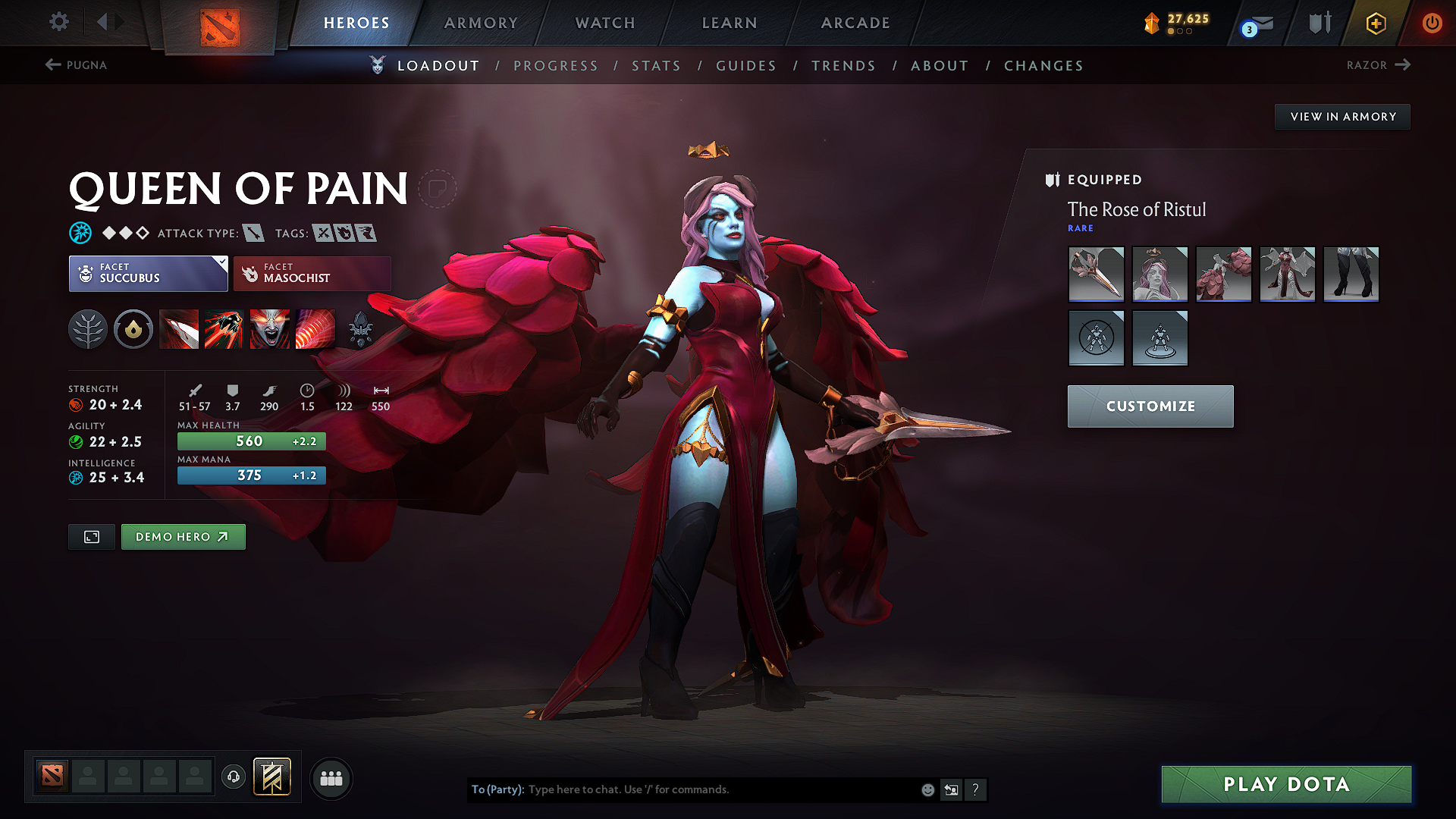Expand the innate ability droplet icon
The image size is (1456, 819).
pyautogui.click(x=133, y=329)
